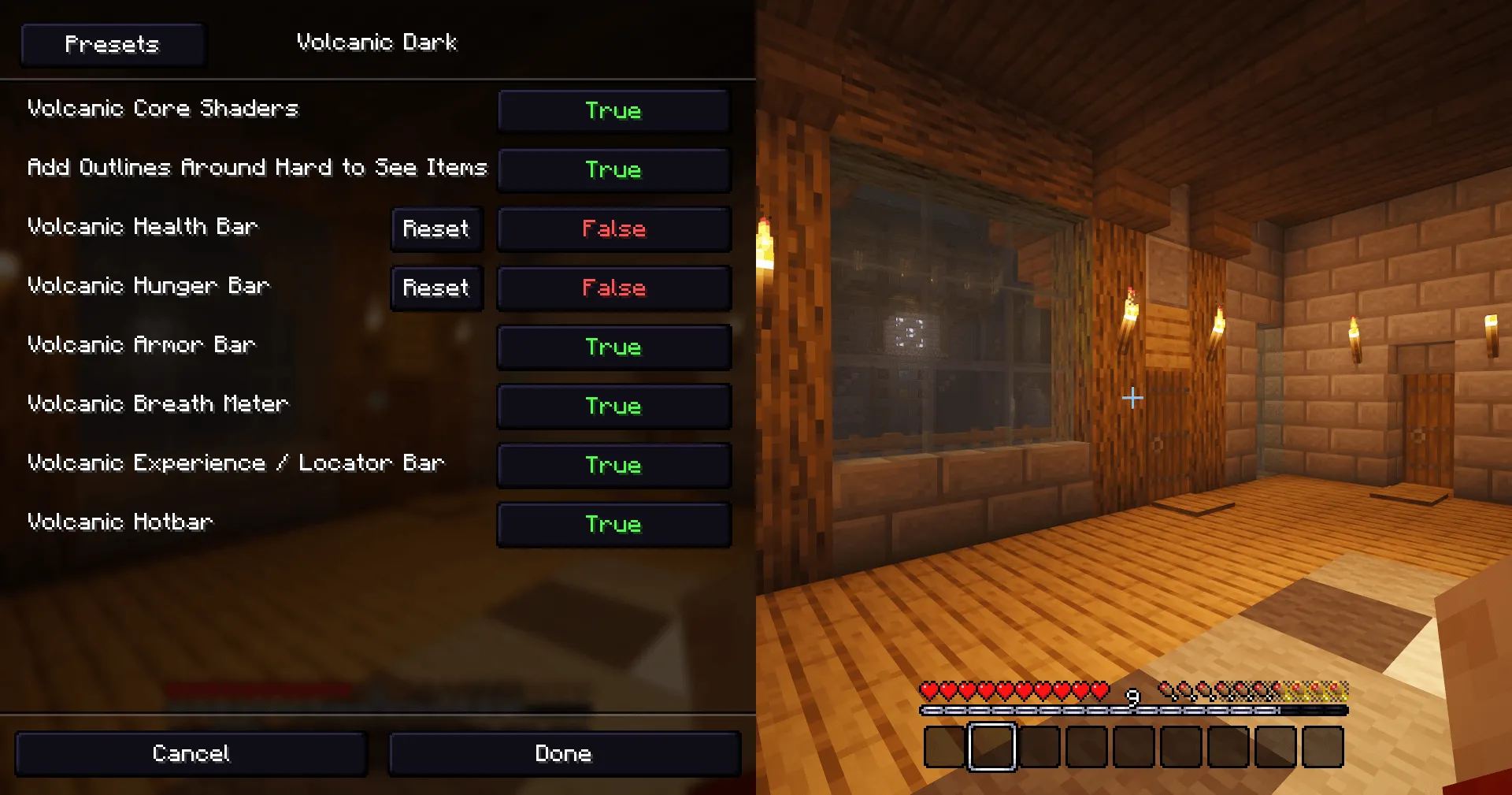Open the Presets menu
The height and width of the screenshot is (795, 1512).
(112, 44)
